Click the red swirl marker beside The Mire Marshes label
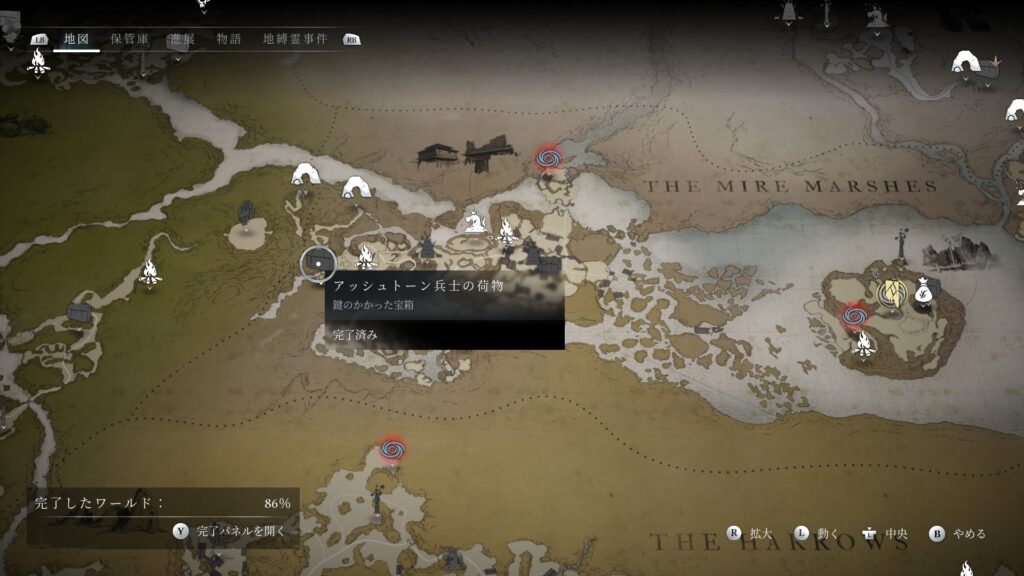This screenshot has width=1024, height=576. 547,157
